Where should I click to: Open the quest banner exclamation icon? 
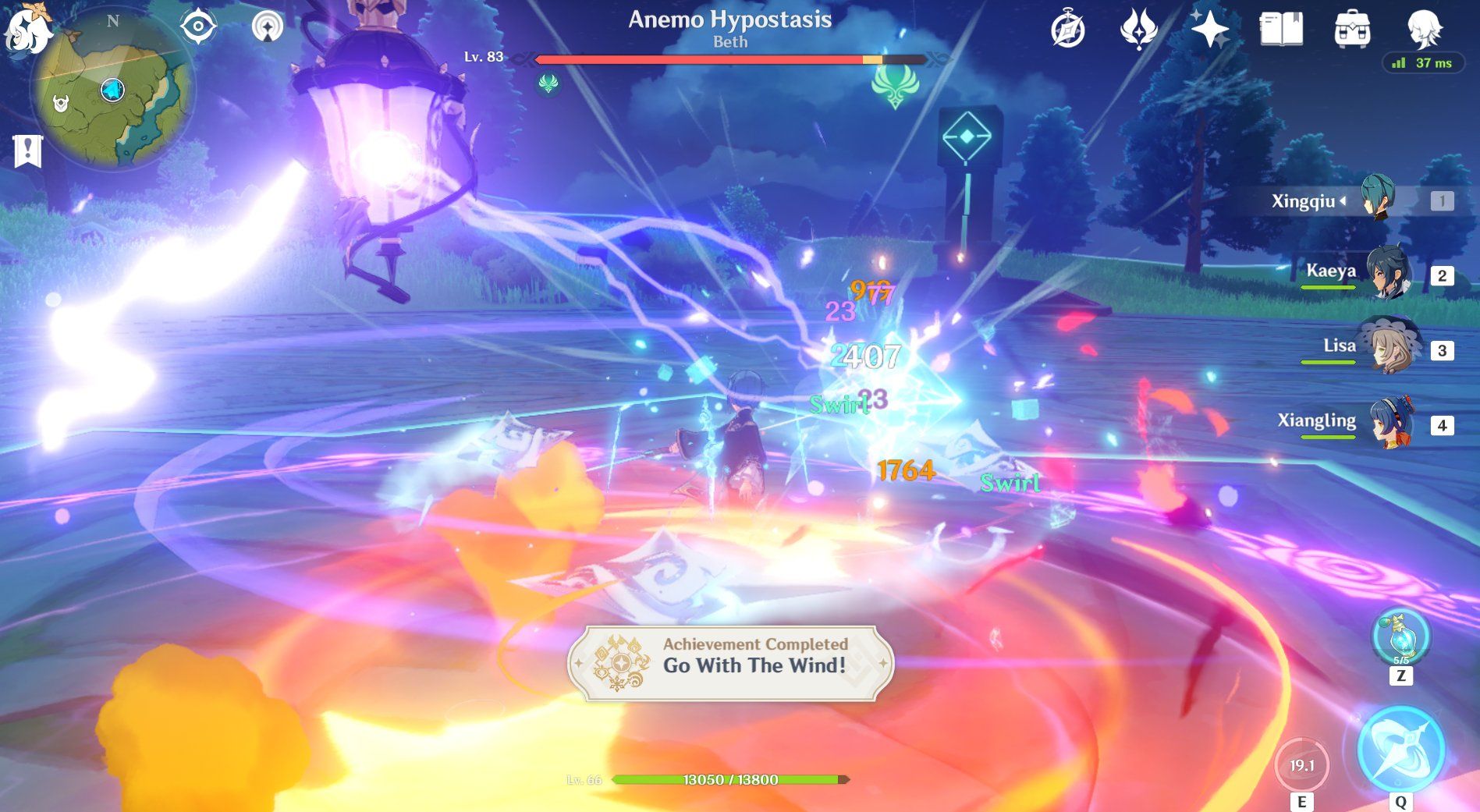point(28,150)
